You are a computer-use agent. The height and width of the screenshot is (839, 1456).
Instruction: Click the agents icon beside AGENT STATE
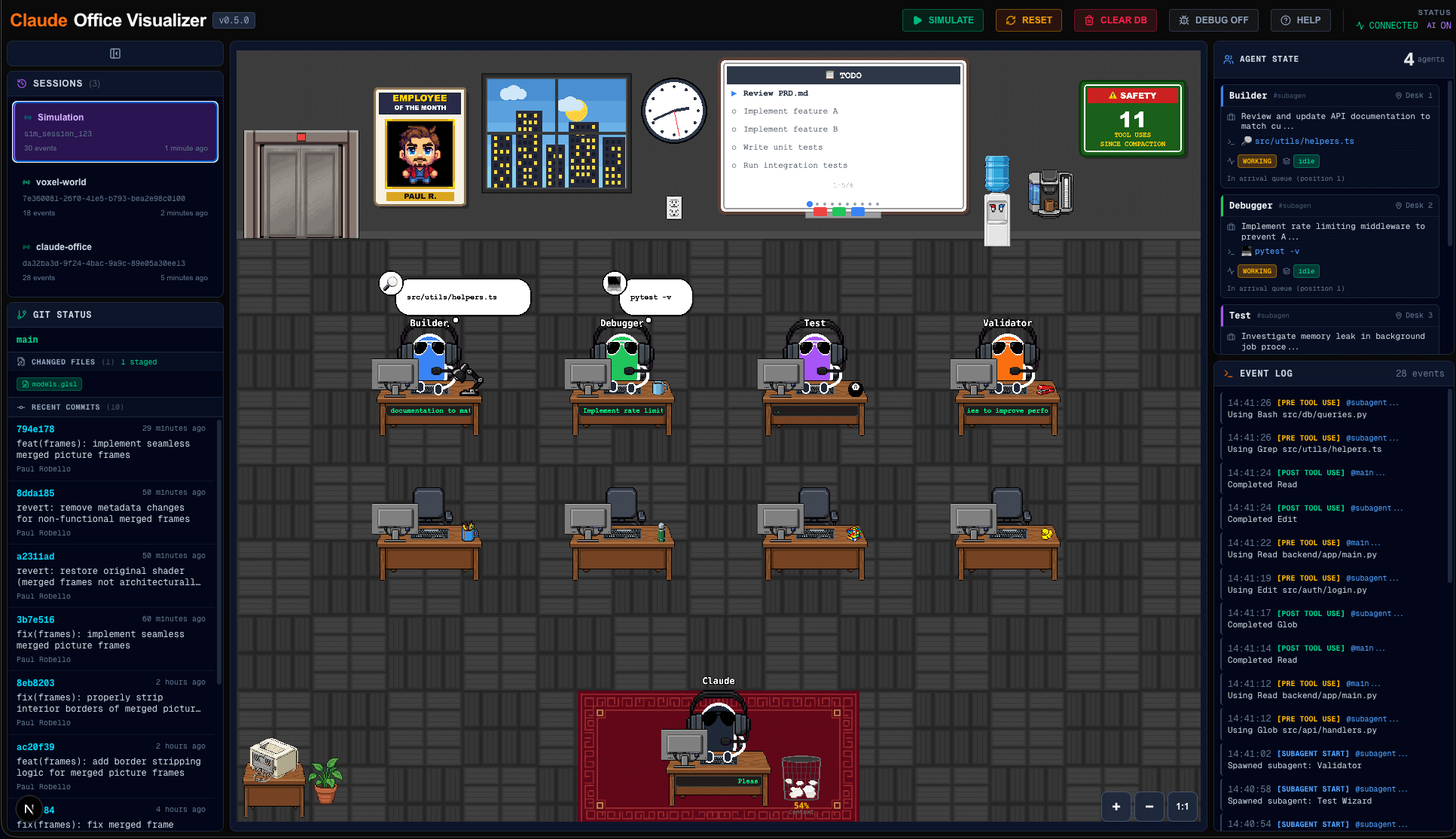click(1228, 59)
